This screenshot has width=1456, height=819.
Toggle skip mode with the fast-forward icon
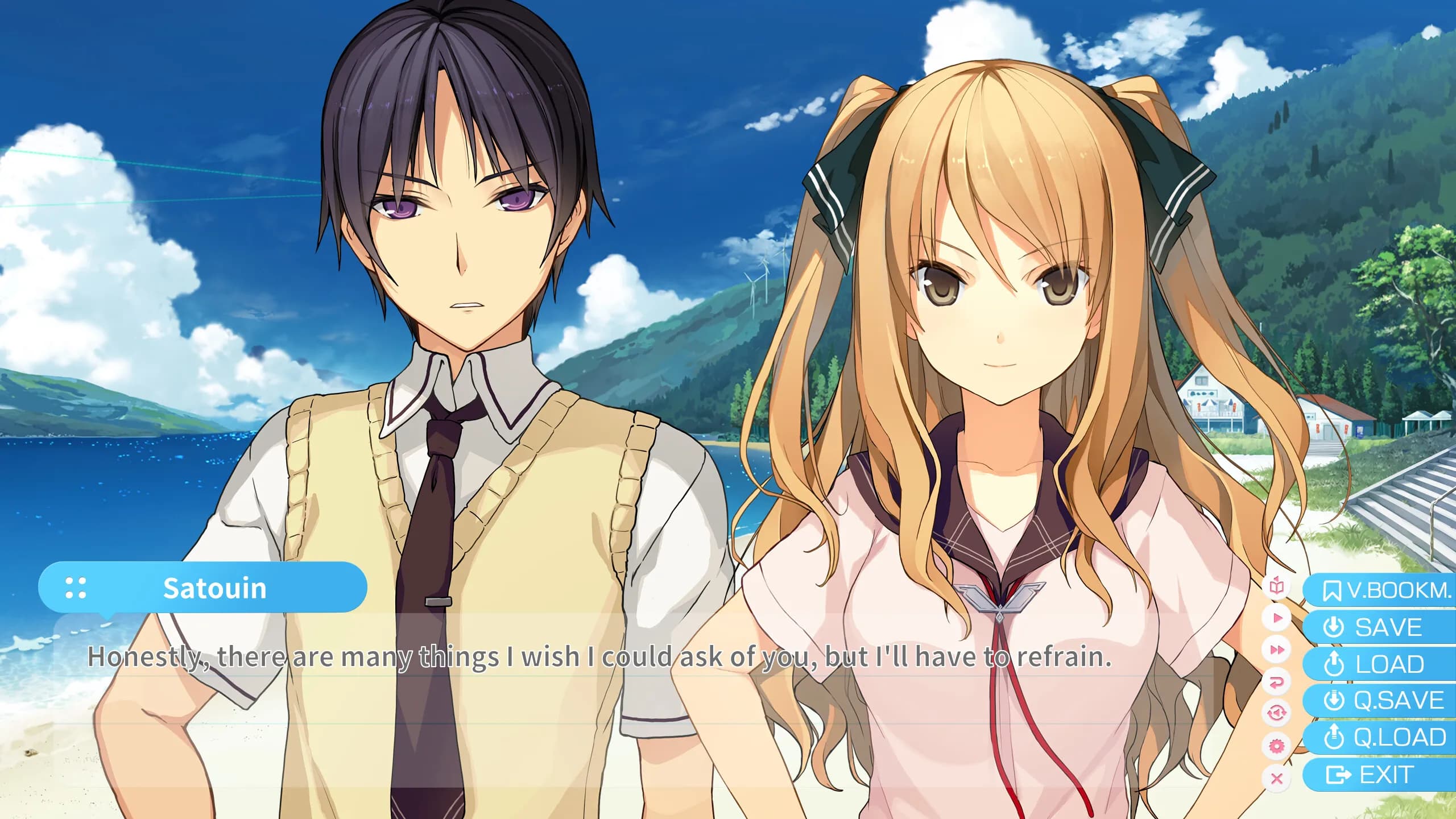(x=1277, y=650)
